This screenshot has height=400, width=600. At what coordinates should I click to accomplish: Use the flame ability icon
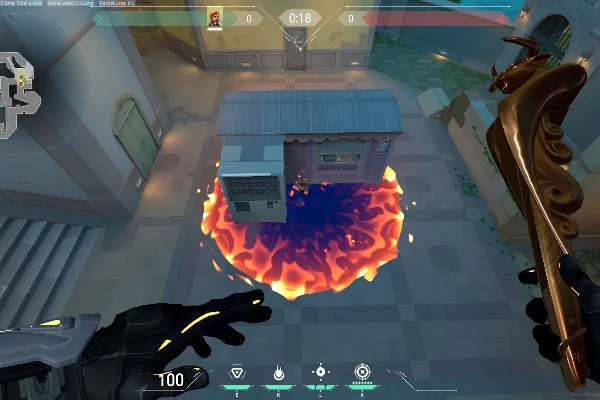[x=277, y=372]
